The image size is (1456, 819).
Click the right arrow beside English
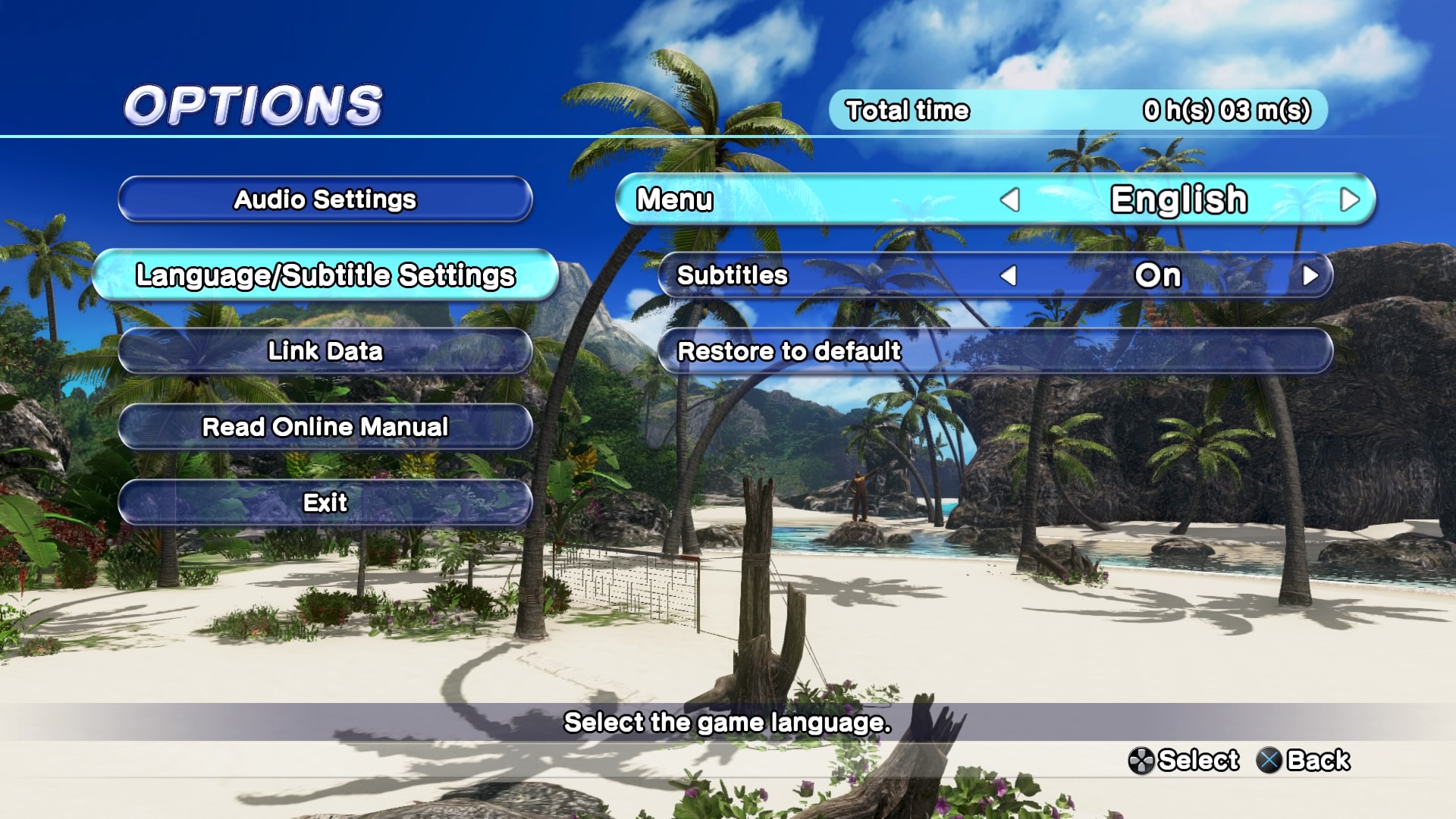click(1349, 200)
